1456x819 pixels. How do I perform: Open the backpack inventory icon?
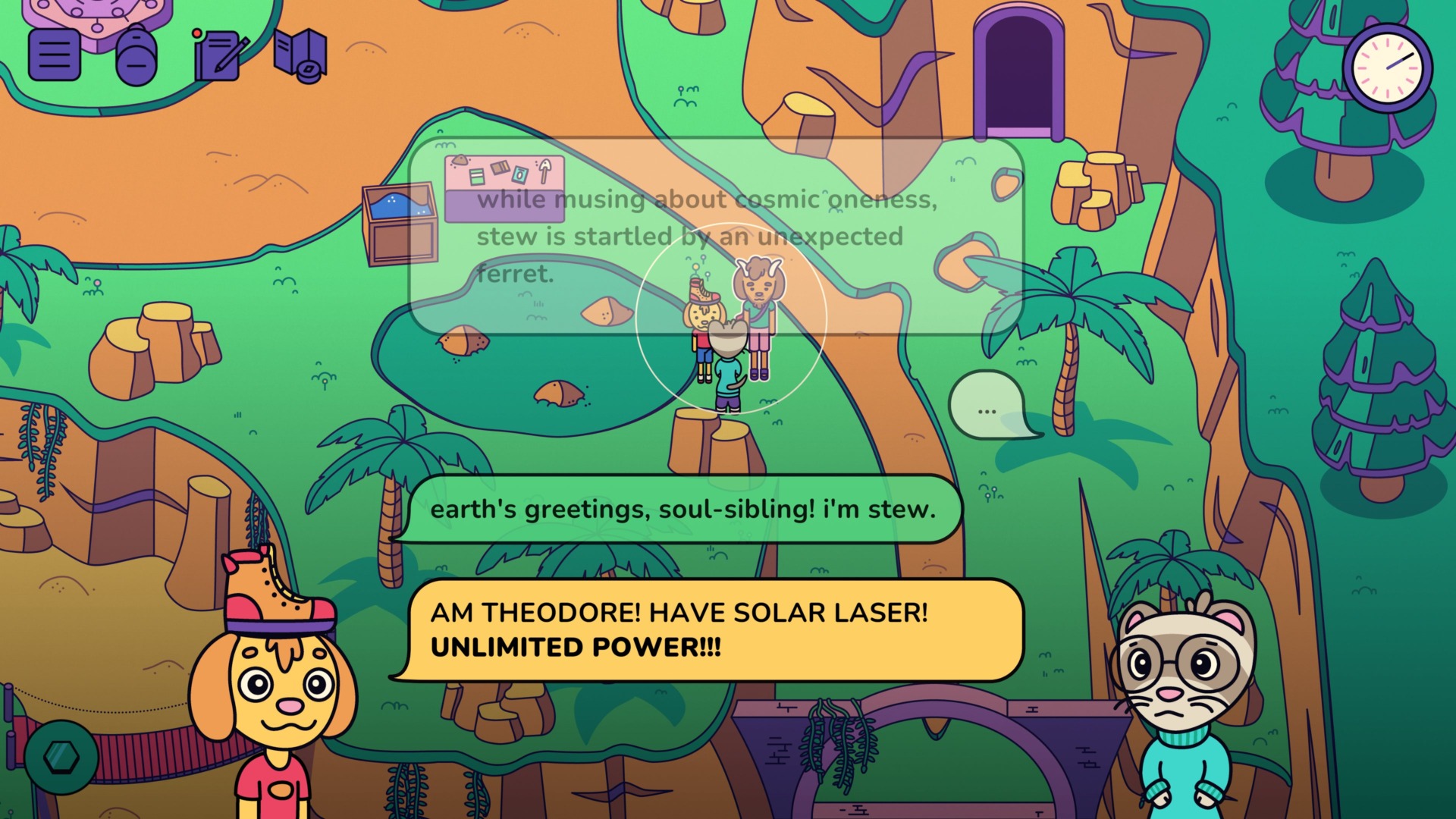coord(135,55)
